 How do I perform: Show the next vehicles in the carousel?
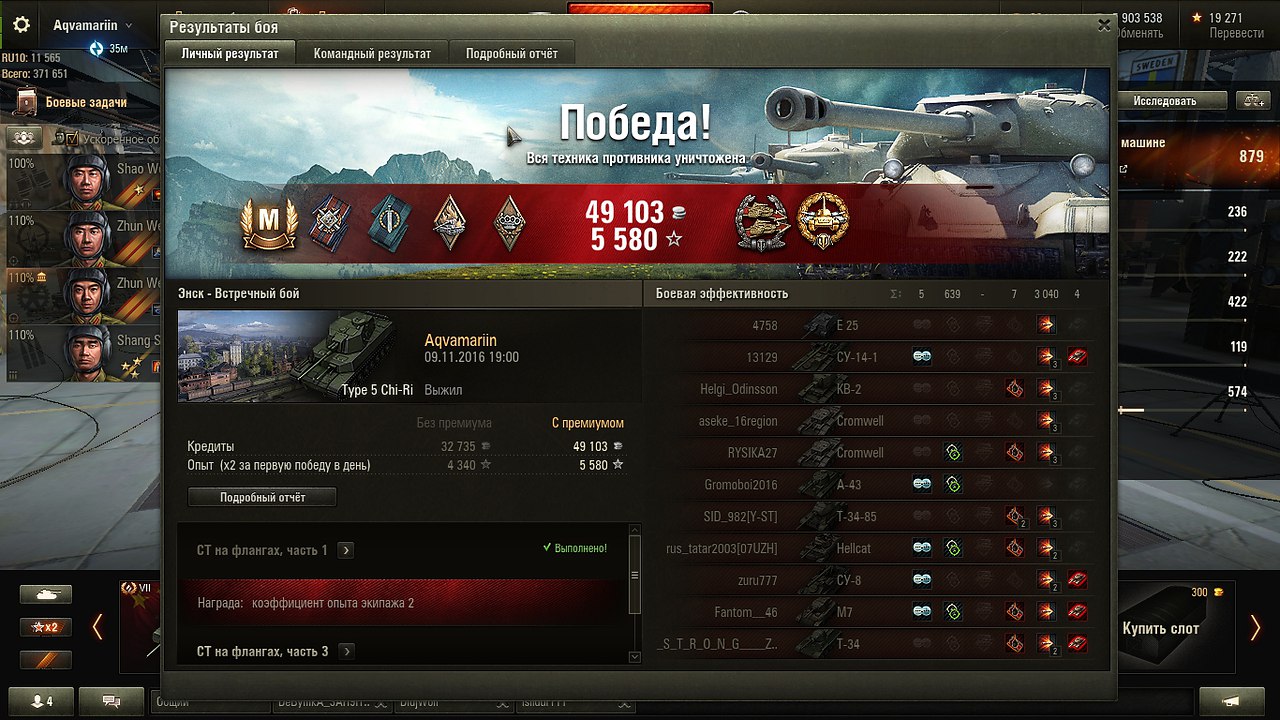(x=1255, y=627)
